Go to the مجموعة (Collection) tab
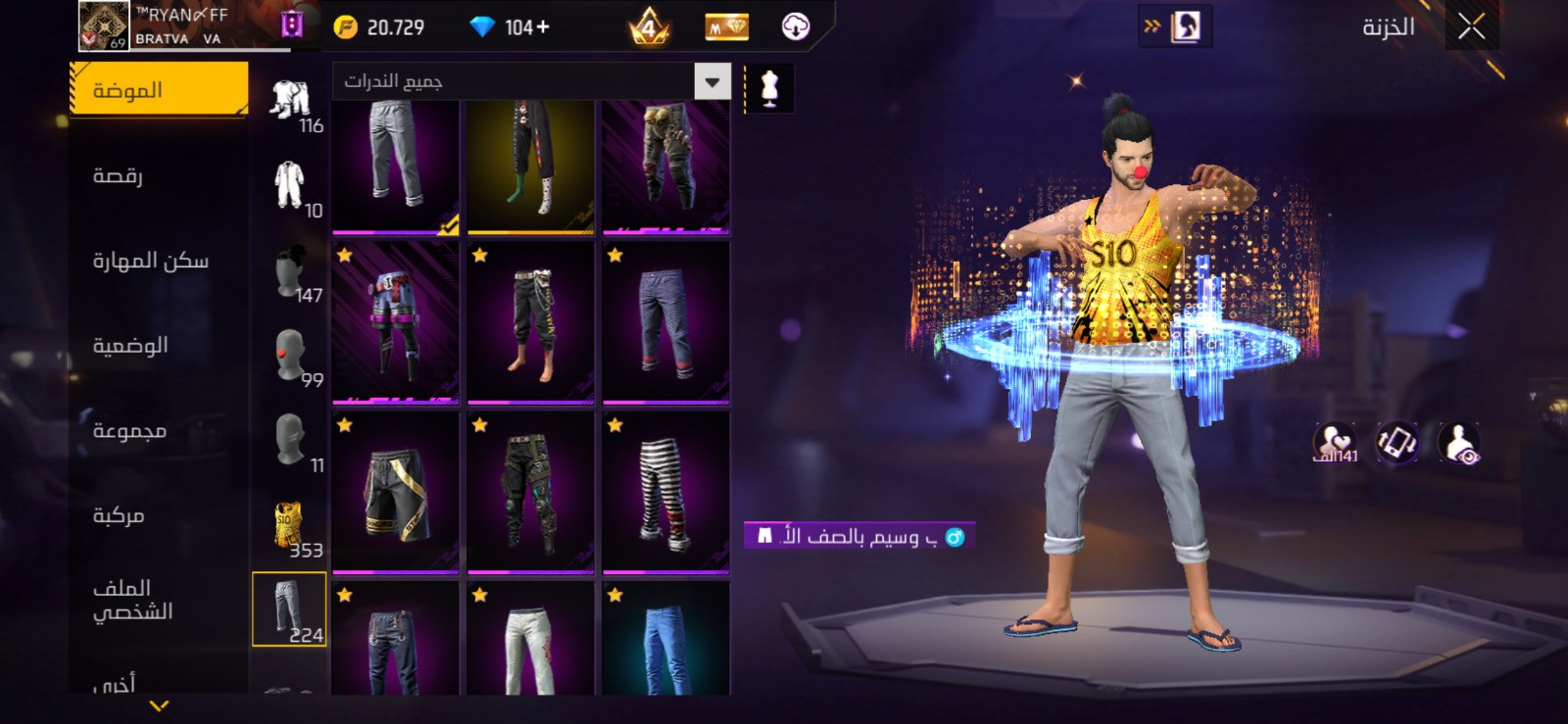Viewport: 1568px width, 724px height. pyautogui.click(x=129, y=431)
